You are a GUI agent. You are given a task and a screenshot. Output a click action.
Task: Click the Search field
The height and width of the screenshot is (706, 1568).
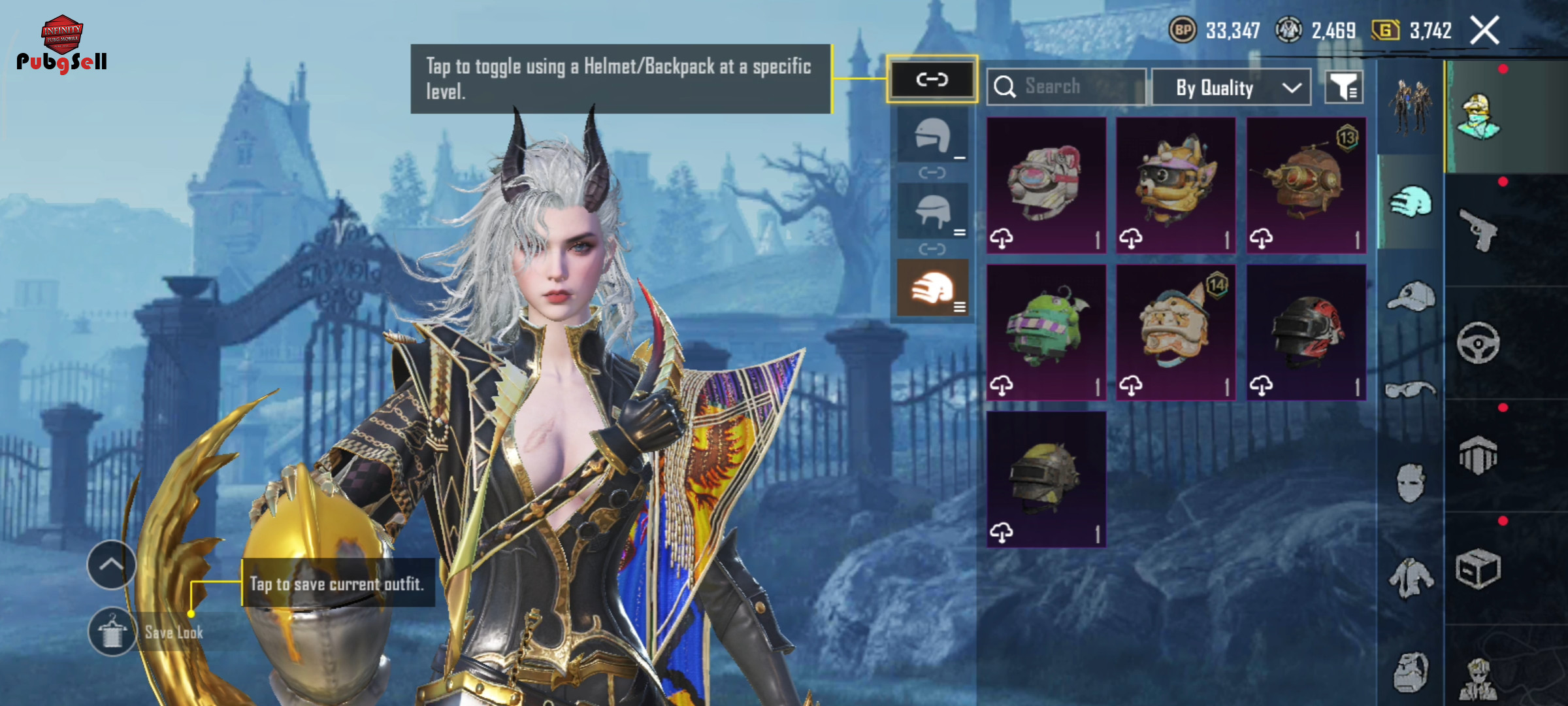click(1066, 86)
